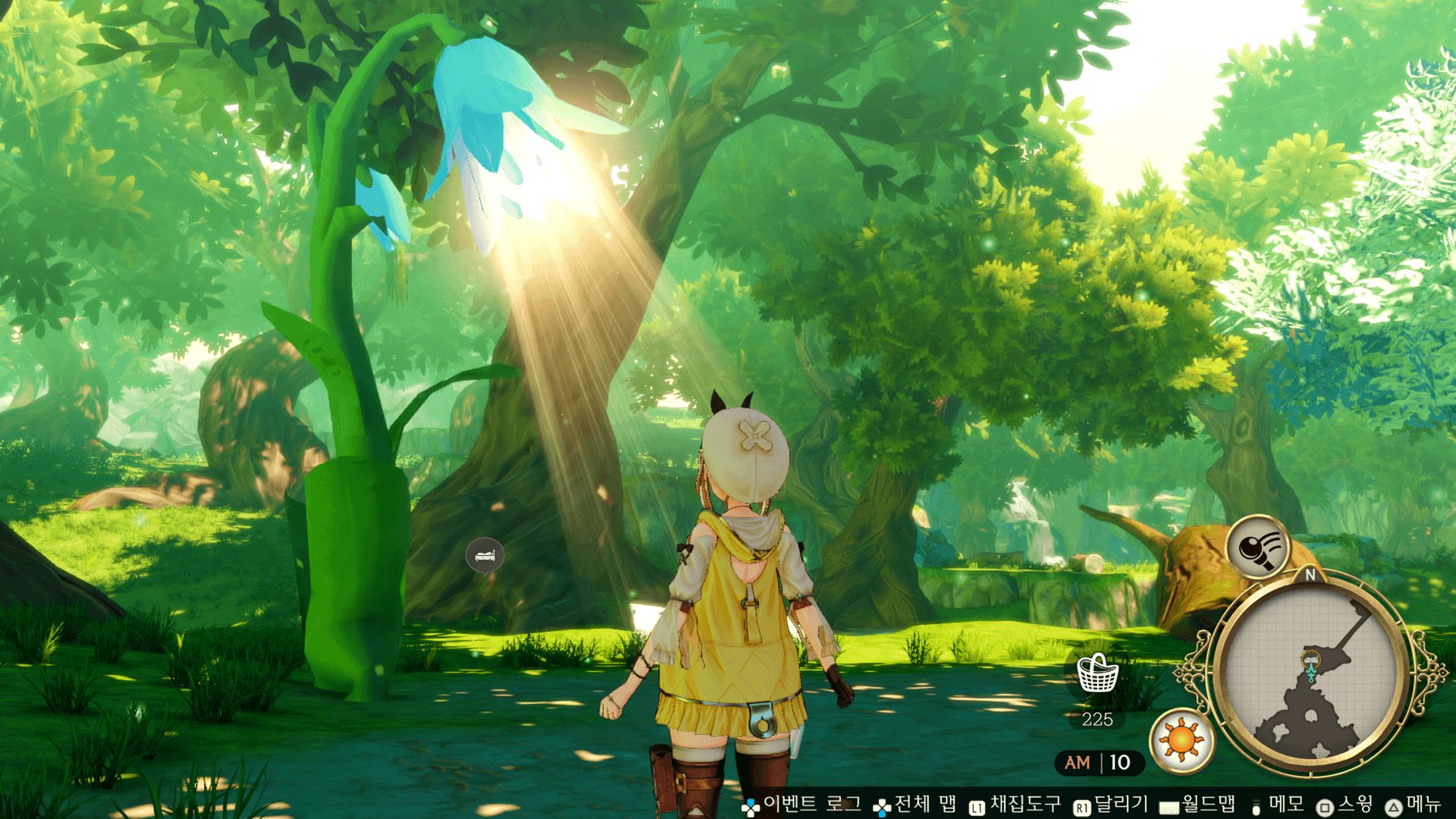Select the sun weather icon
This screenshot has width=1456, height=819.
(1181, 740)
